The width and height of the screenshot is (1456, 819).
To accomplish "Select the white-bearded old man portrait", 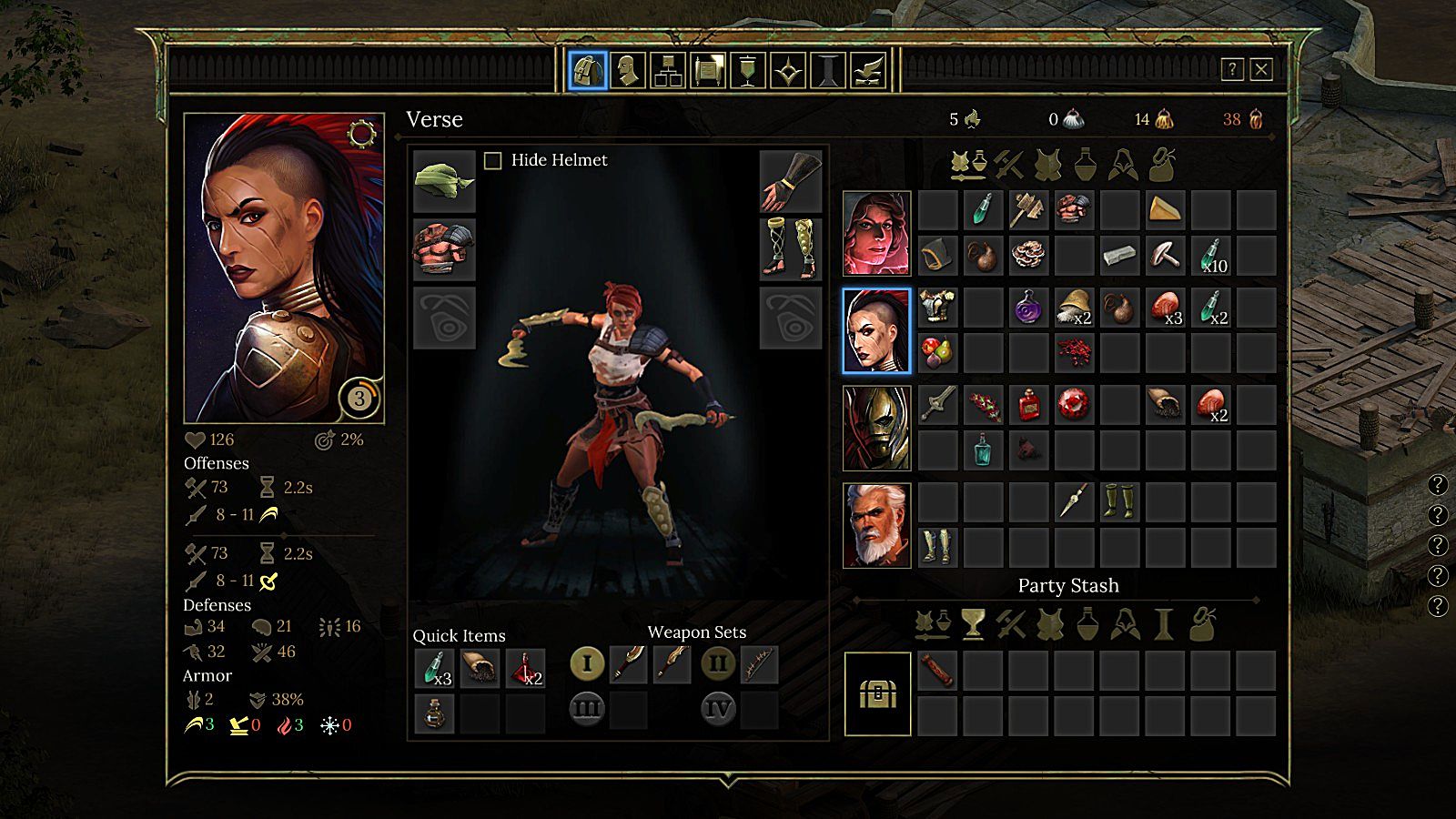I will coord(876,525).
